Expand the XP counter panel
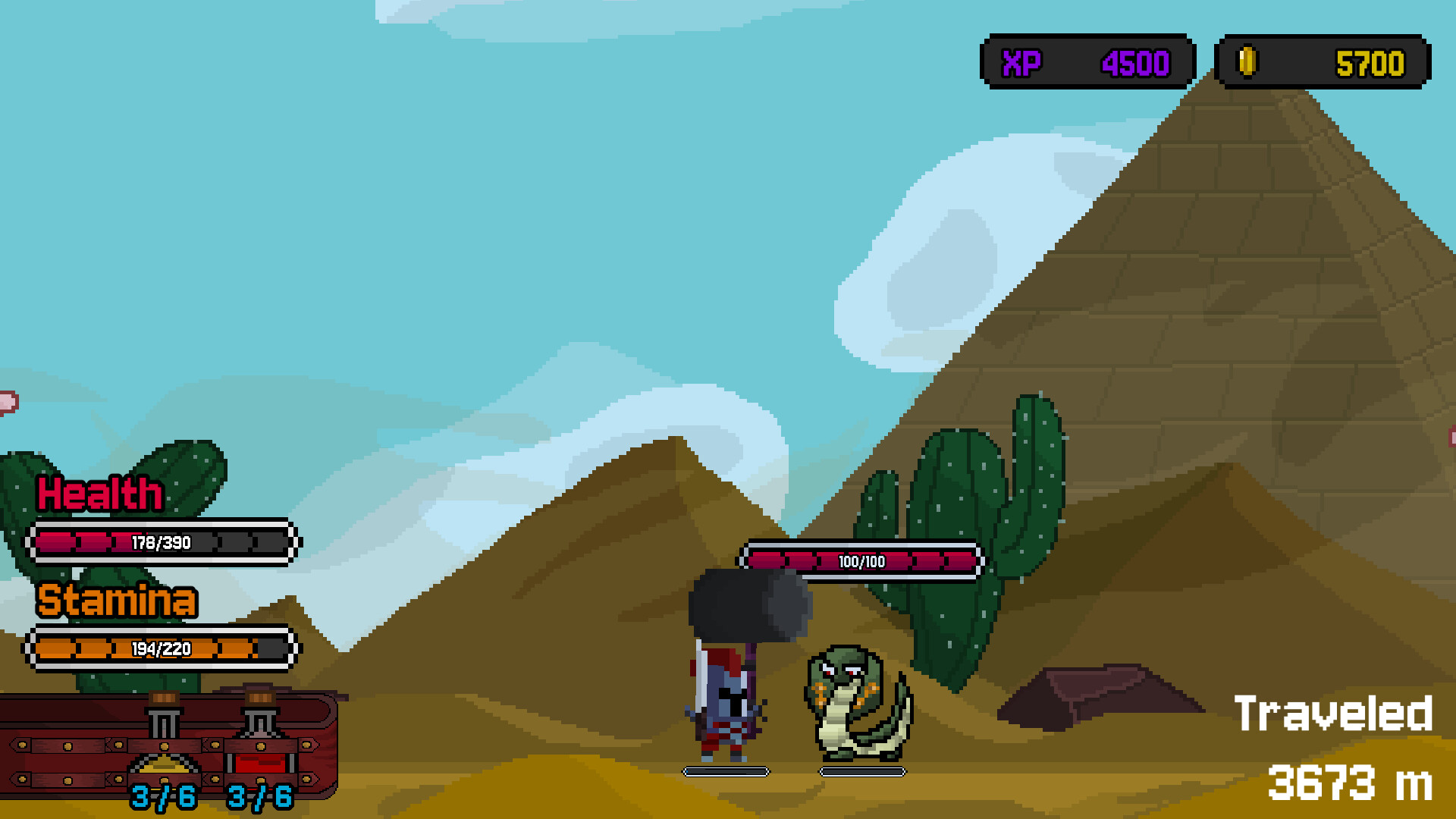Image resolution: width=1456 pixels, height=819 pixels. point(1088,62)
